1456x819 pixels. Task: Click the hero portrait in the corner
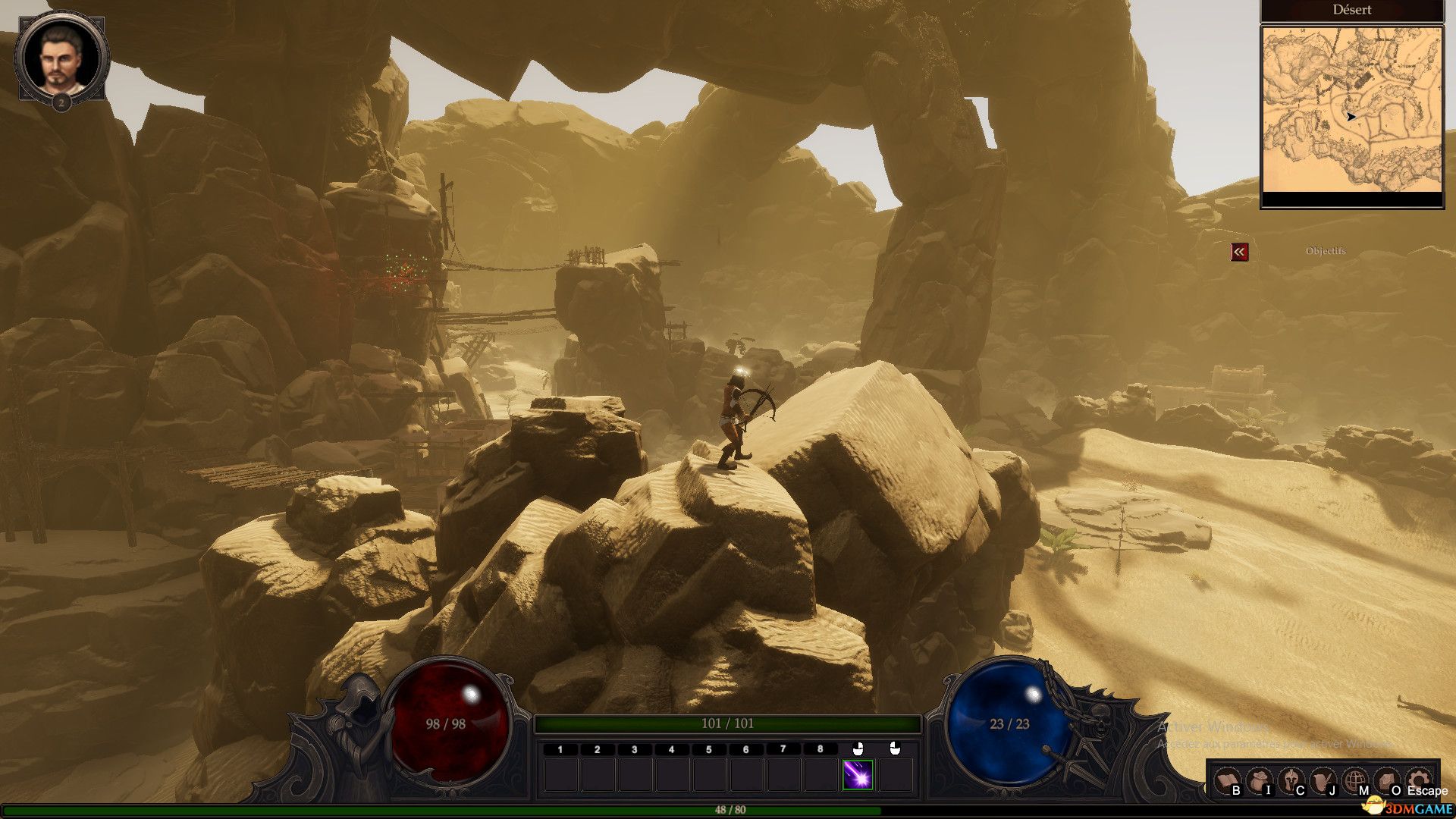(61, 58)
